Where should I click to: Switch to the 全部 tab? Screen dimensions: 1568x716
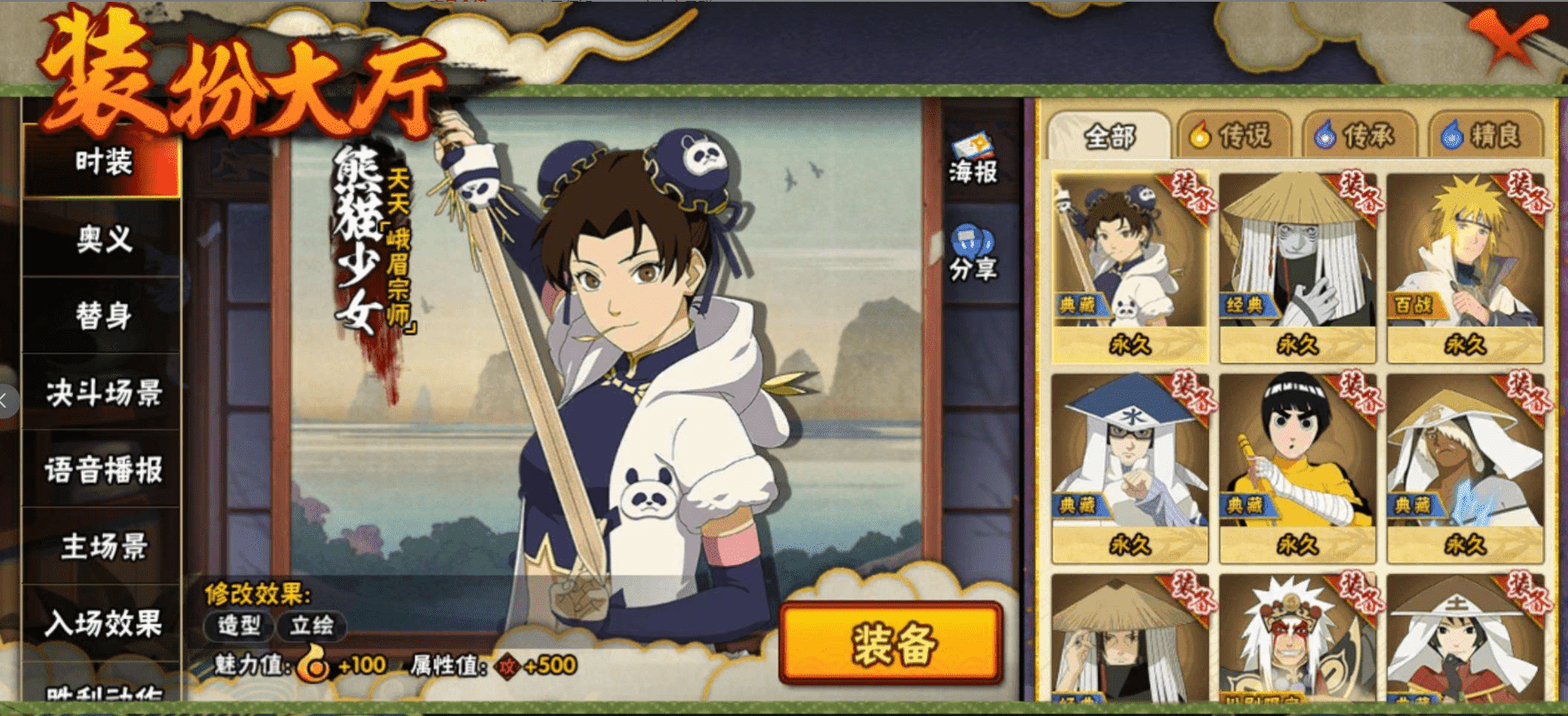(1109, 136)
